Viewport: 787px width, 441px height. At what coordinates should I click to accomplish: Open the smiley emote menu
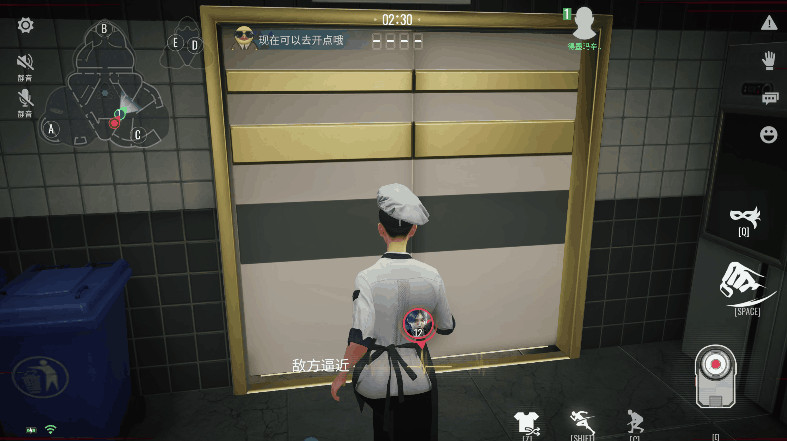pos(768,134)
